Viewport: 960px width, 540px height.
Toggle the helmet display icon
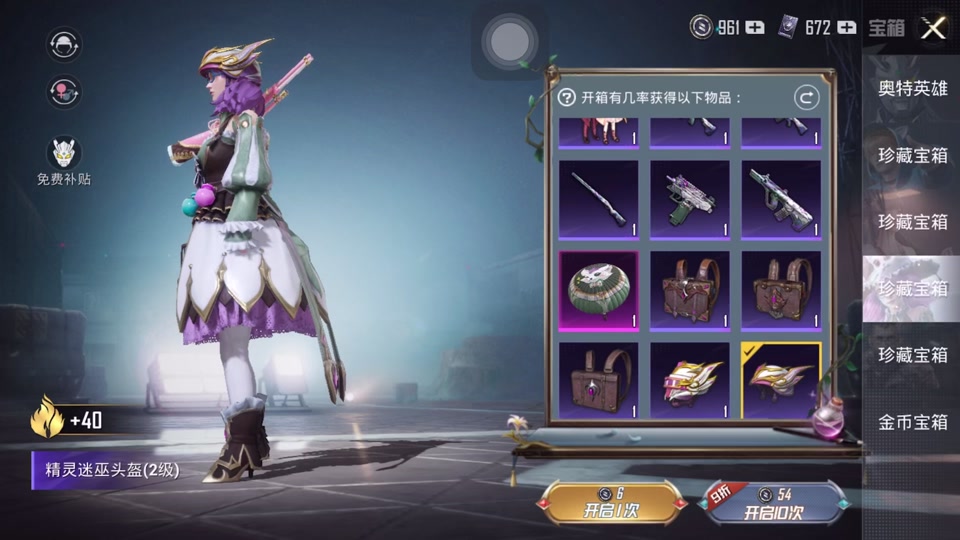pyautogui.click(x=64, y=43)
